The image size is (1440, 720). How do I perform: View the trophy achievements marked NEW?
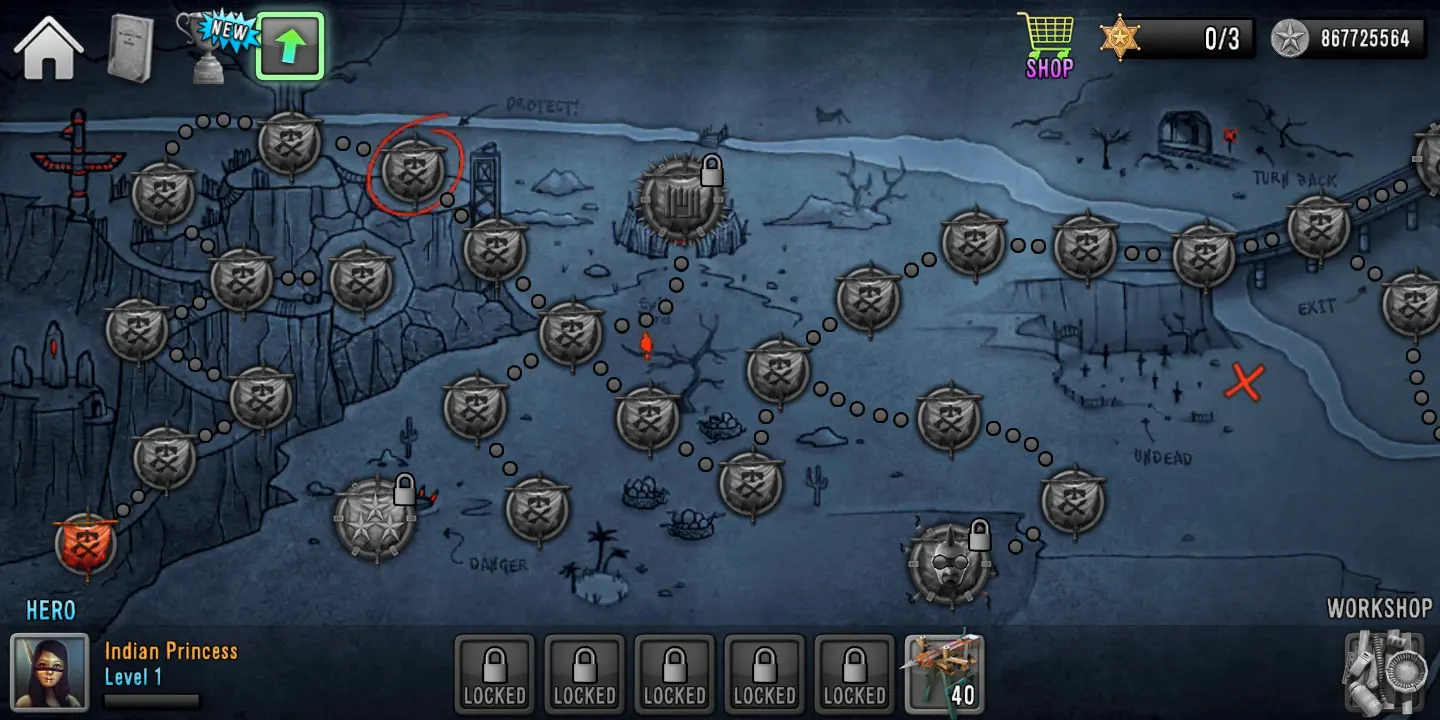point(212,47)
